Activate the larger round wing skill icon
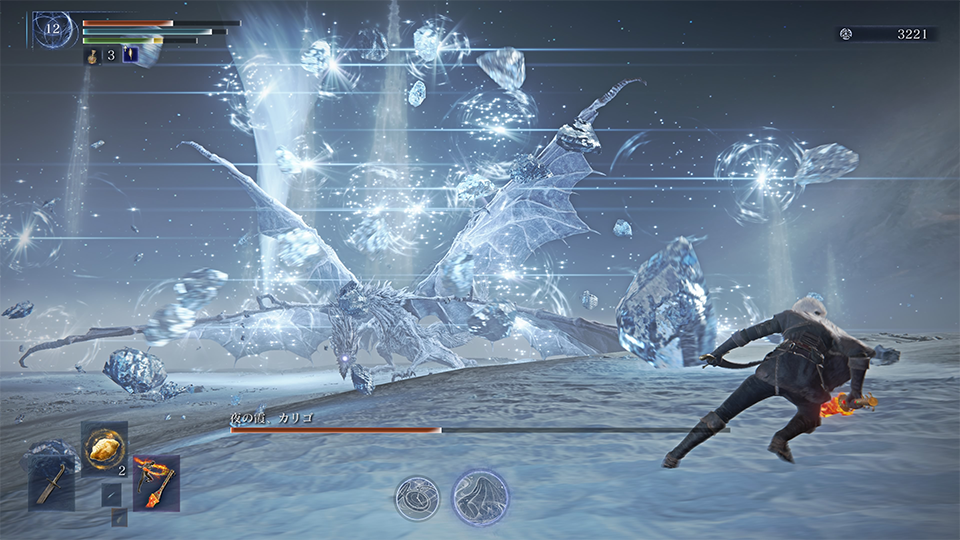This screenshot has width=960, height=540. (x=480, y=497)
